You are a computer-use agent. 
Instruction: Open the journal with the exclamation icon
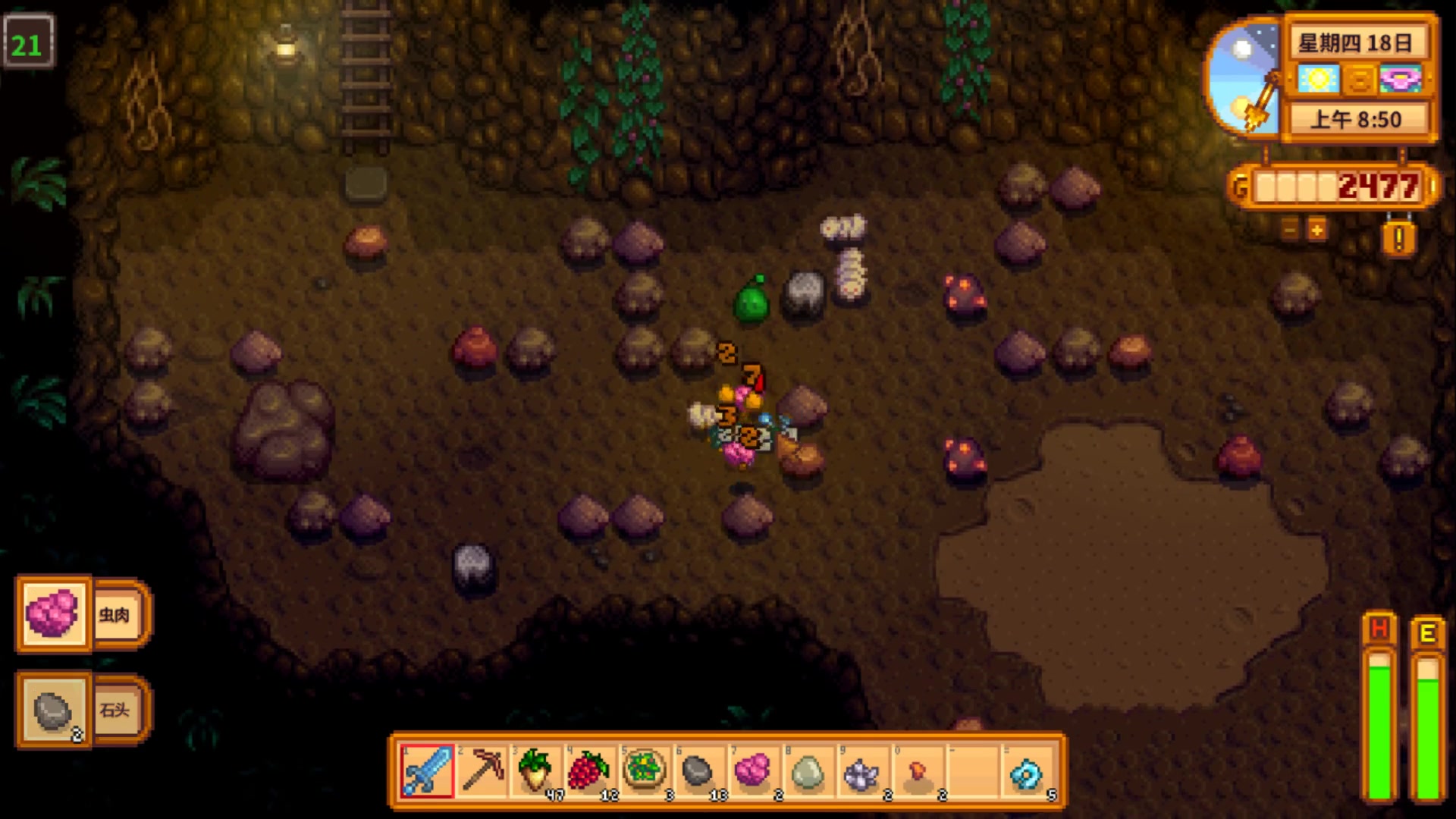pyautogui.click(x=1399, y=239)
